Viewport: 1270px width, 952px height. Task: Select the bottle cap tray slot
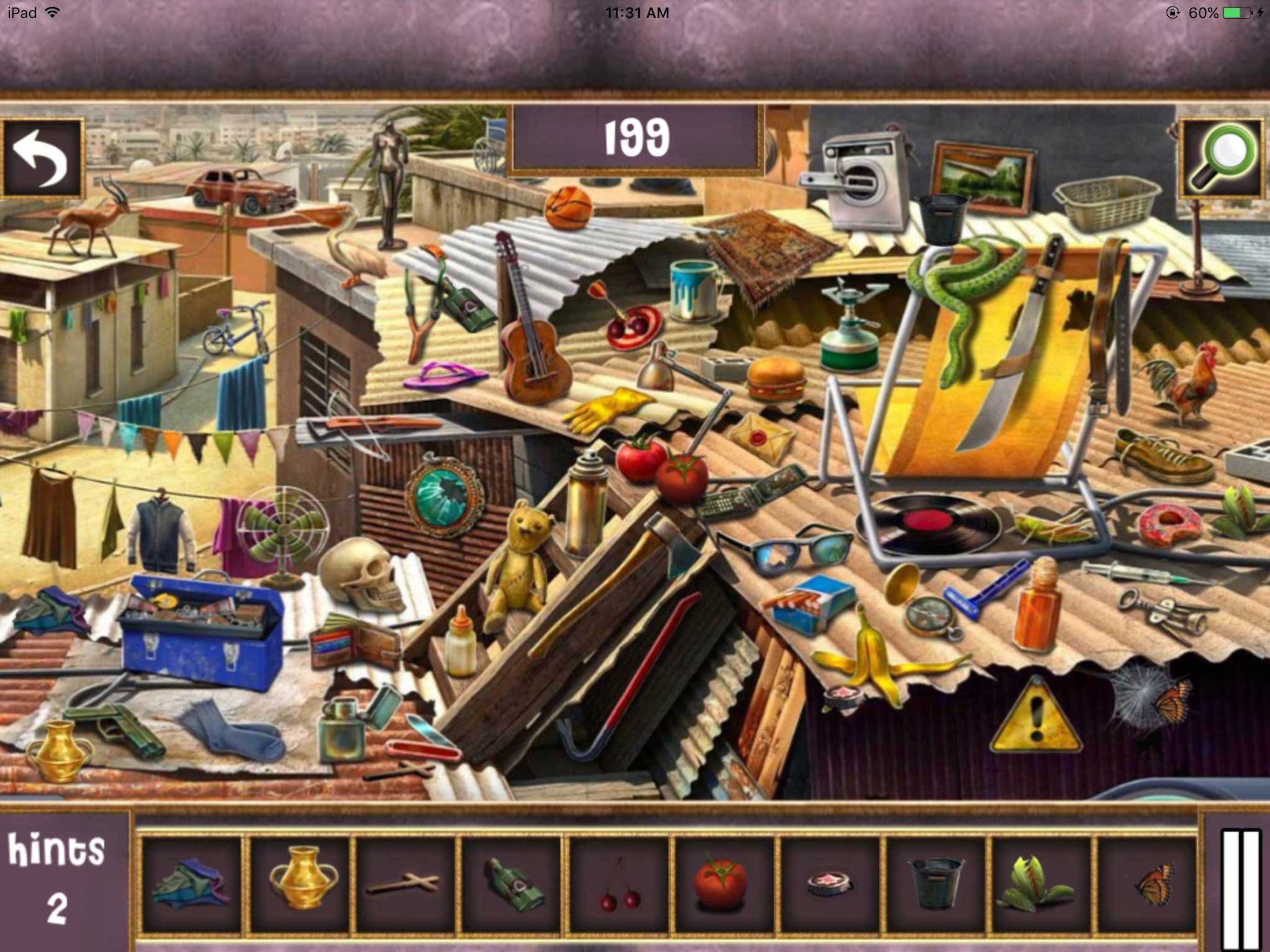click(829, 885)
